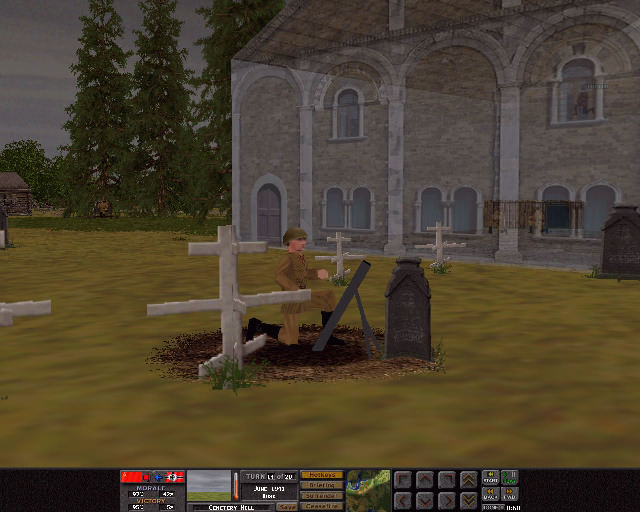Image resolution: width=640 pixels, height=512 pixels.
Task: Open the Hotkeys list
Action: point(321,475)
